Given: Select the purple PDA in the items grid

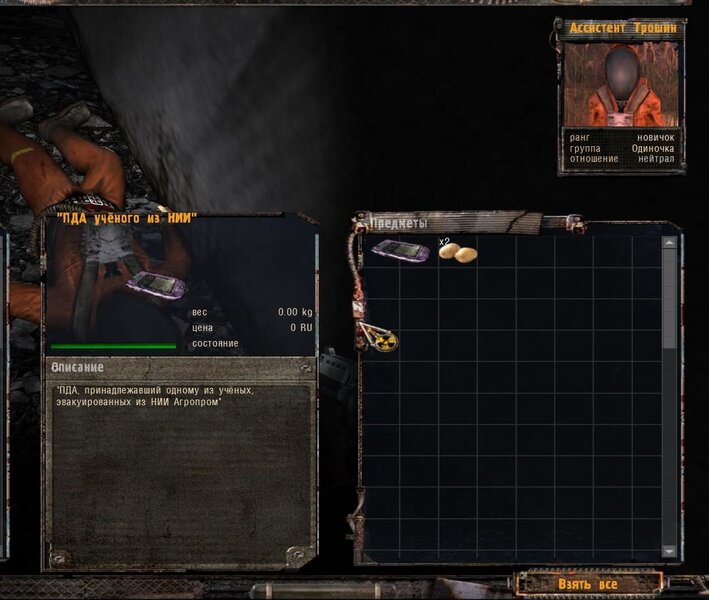Looking at the screenshot, I should pyautogui.click(x=400, y=250).
